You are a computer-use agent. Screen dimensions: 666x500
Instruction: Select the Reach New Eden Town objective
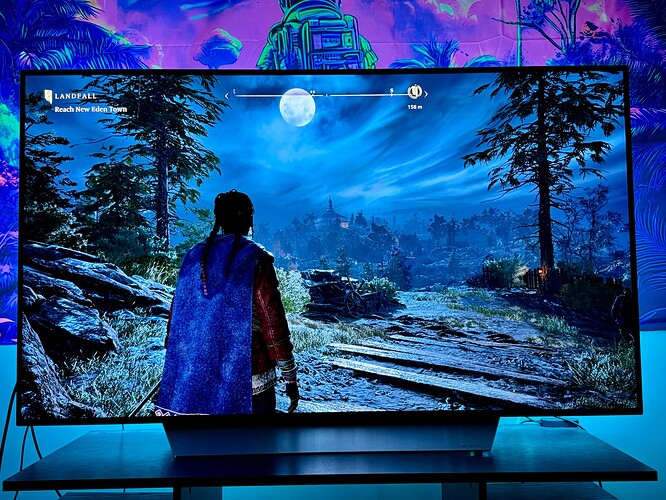coord(90,109)
